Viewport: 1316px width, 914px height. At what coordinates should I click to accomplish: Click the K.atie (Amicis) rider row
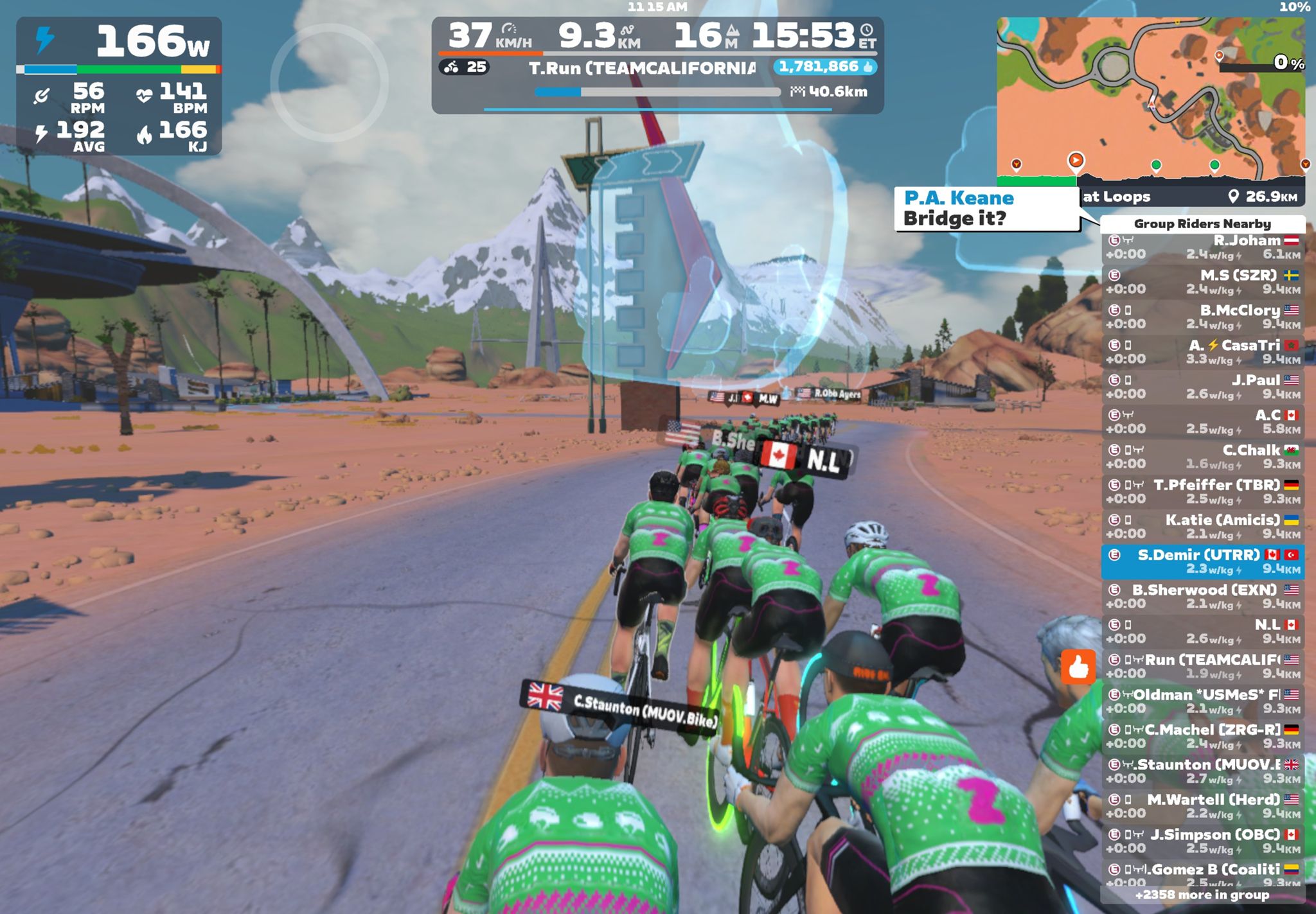tap(1202, 527)
